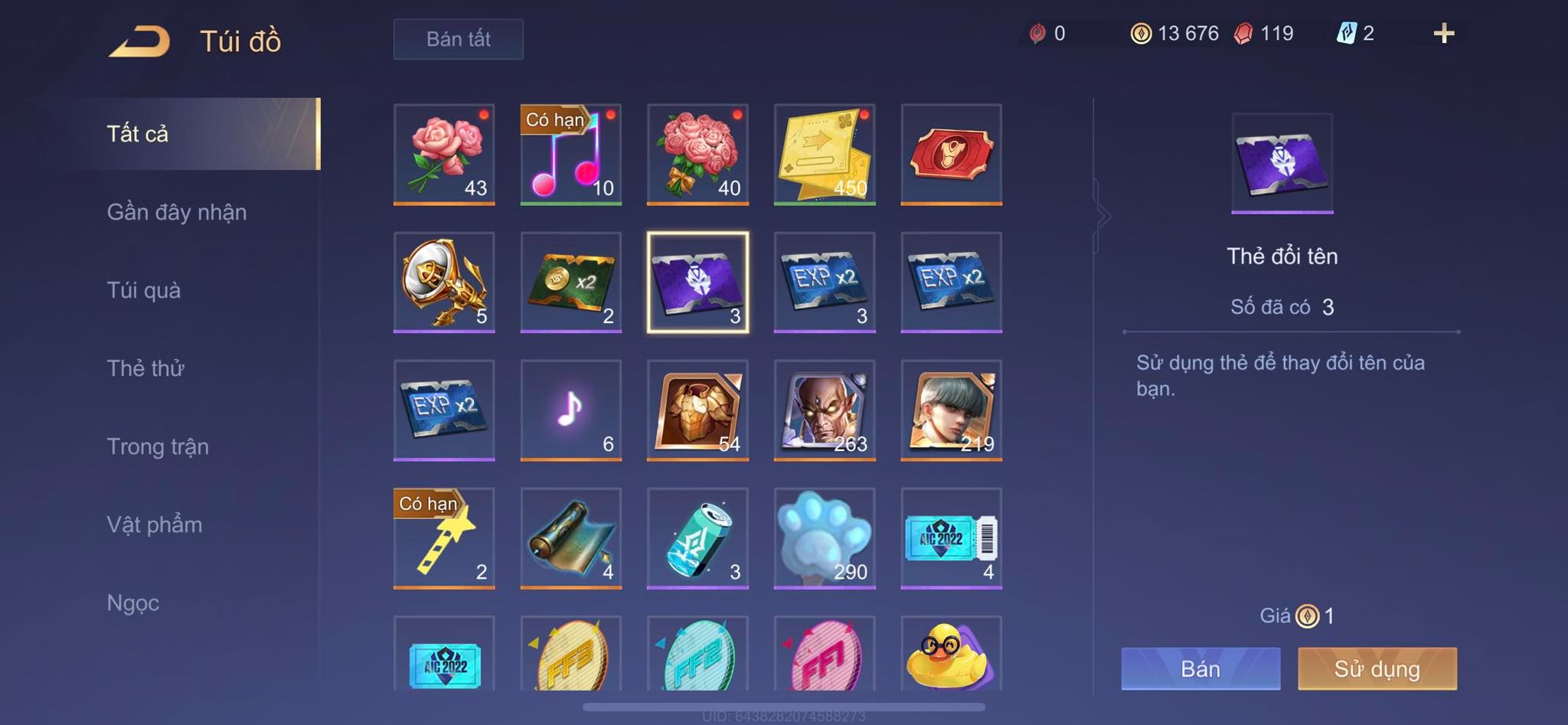Switch to the Vật phẩm category
This screenshot has height=725, width=1568.
[x=155, y=524]
